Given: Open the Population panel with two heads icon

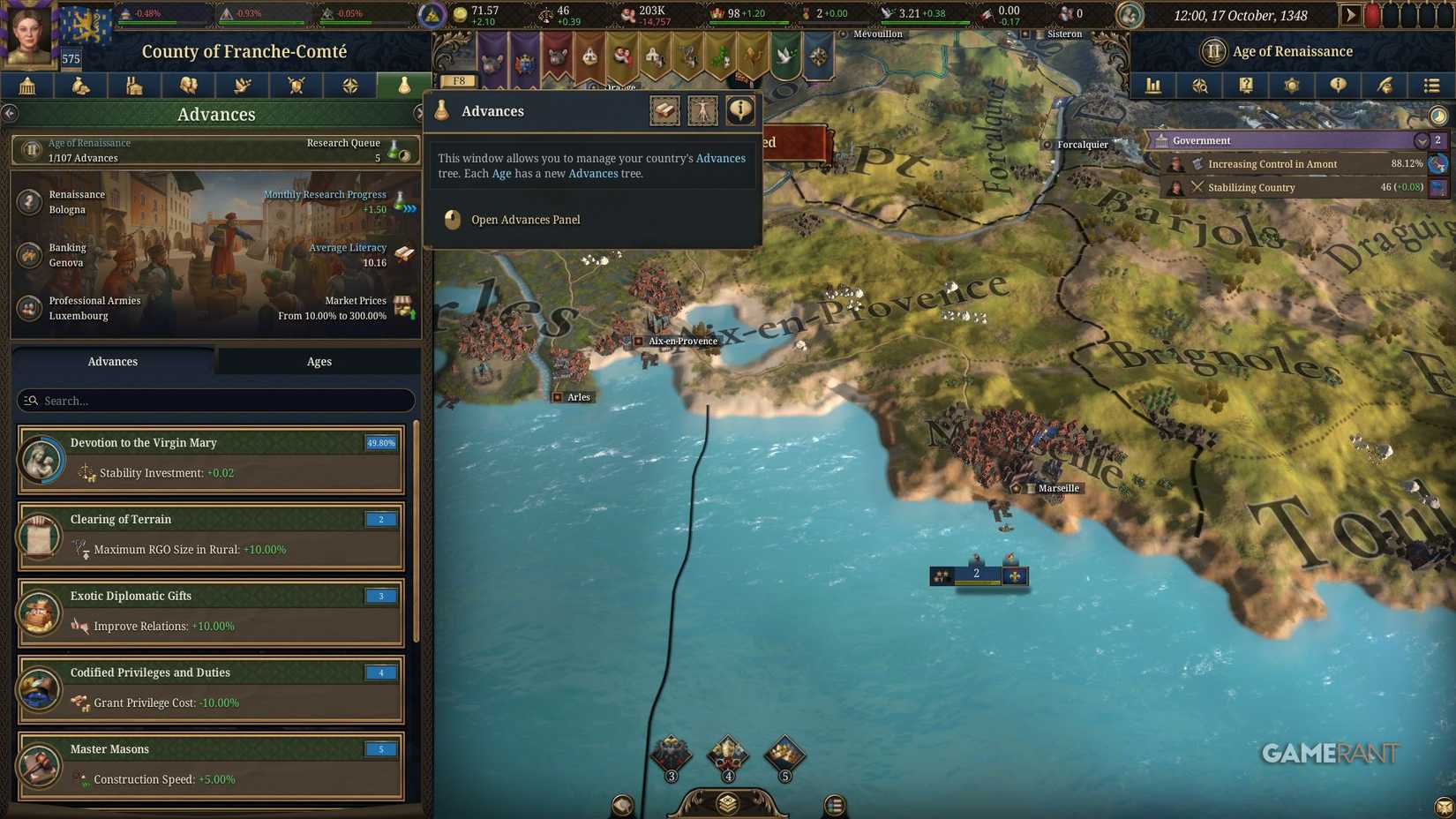Looking at the screenshot, I should coord(188,86).
